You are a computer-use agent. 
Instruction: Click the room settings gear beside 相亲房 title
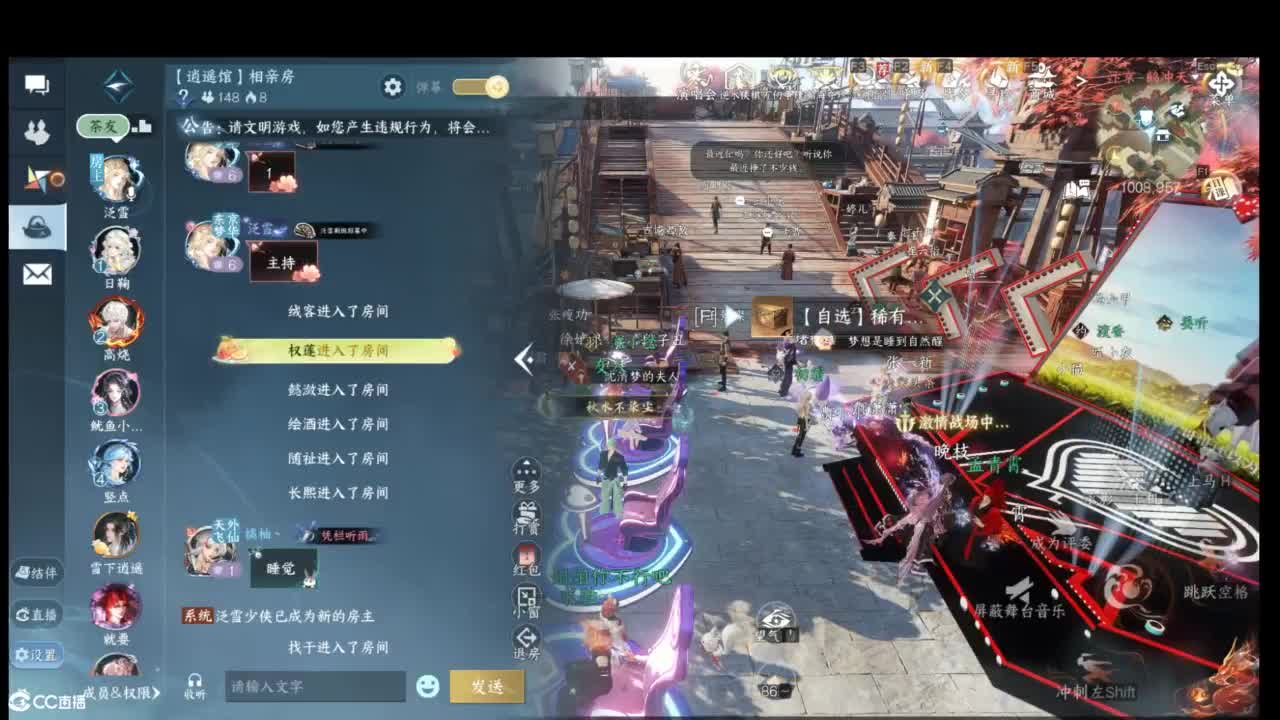394,87
